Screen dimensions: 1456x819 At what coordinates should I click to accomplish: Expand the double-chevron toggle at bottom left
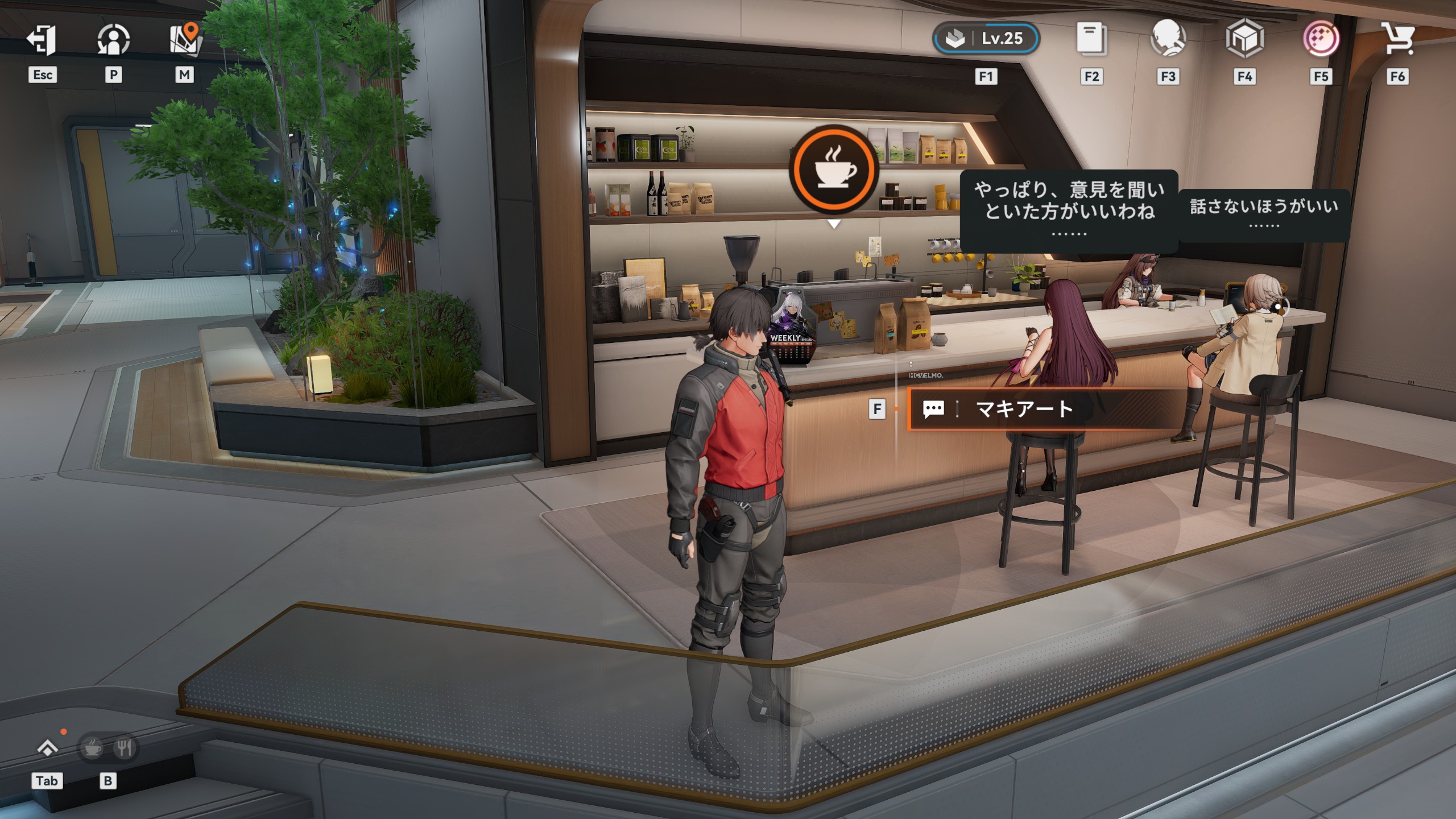click(x=47, y=748)
